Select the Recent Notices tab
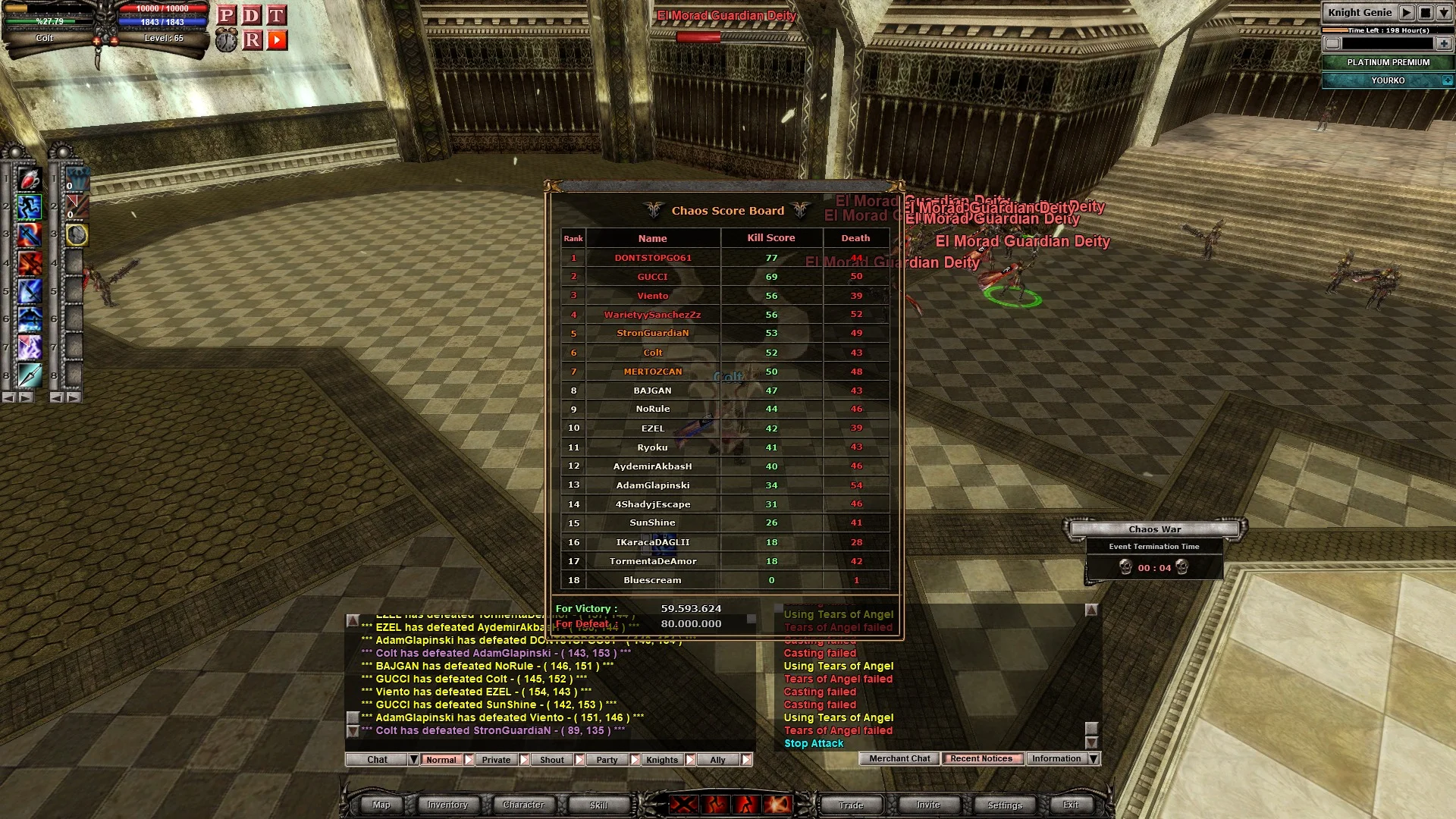The image size is (1456, 819). coord(981,759)
